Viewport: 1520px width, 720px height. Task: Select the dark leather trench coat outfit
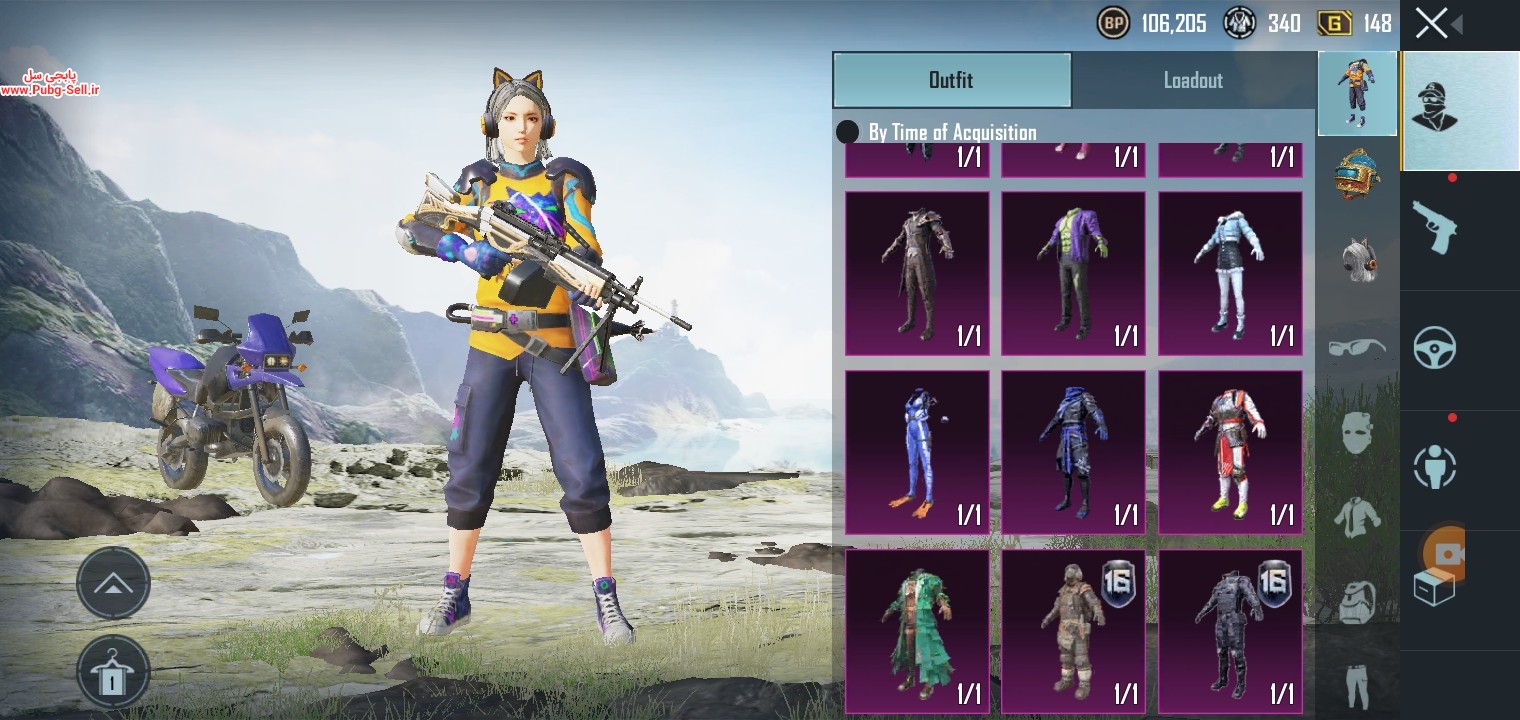point(917,273)
